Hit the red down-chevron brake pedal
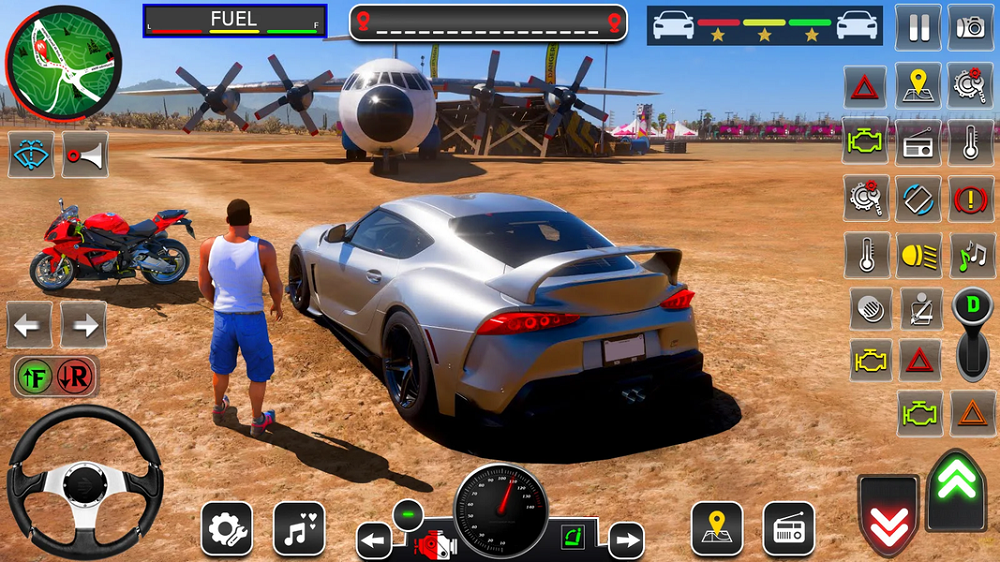This screenshot has width=1000, height=562. coord(888,515)
